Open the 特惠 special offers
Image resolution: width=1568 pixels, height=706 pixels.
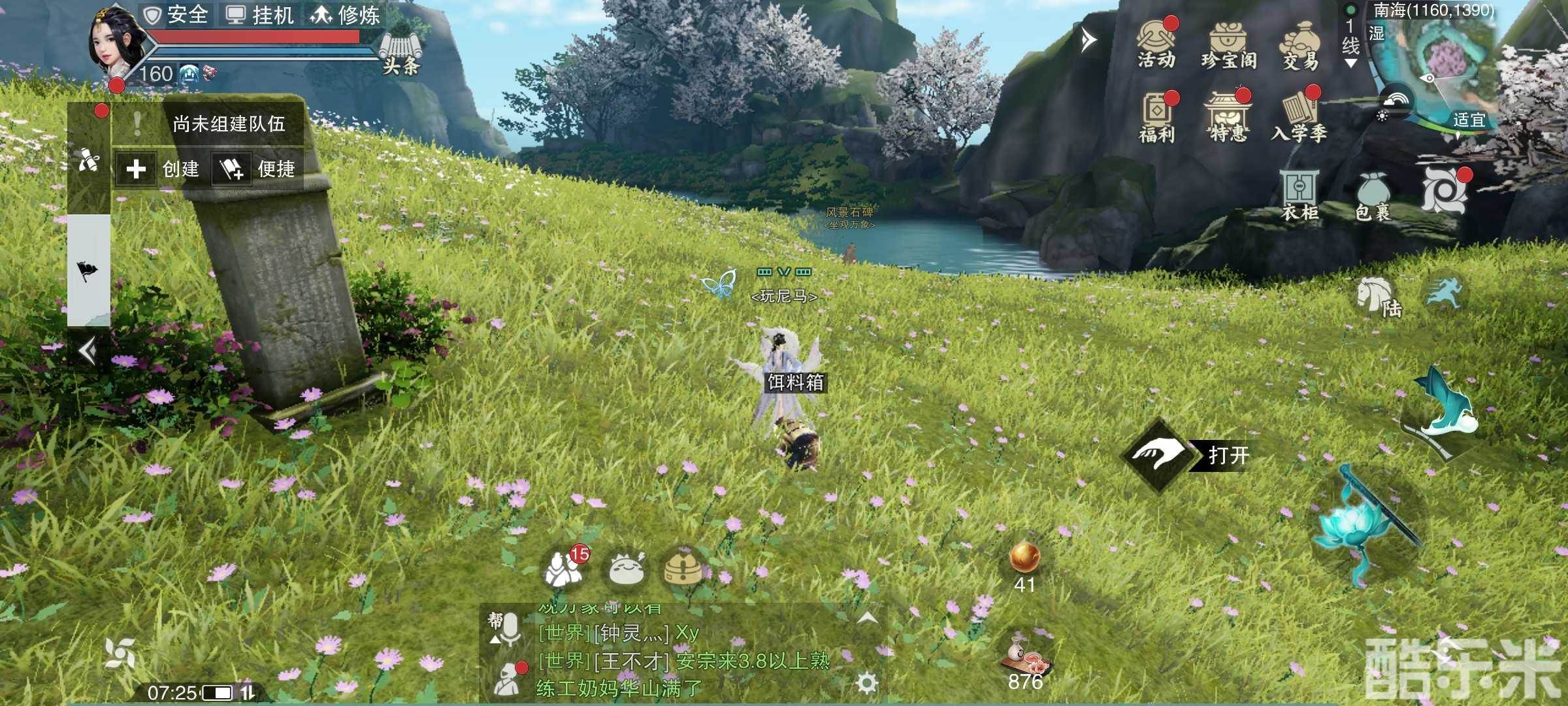(x=1228, y=118)
